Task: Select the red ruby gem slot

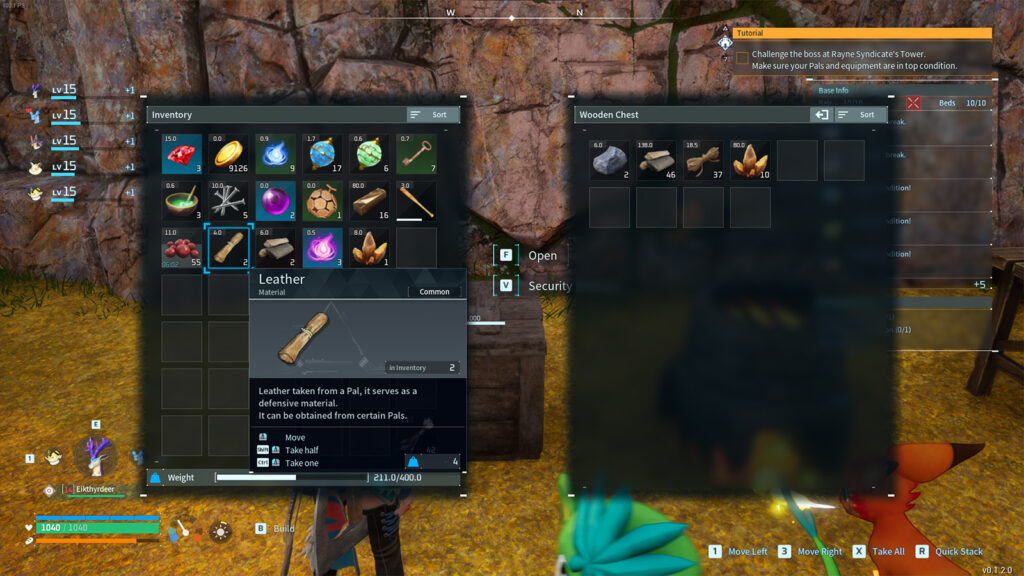Action: coord(182,155)
